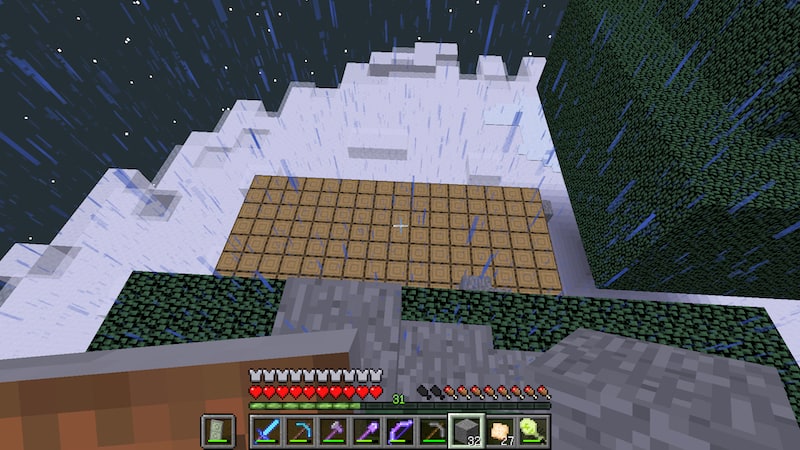Select the enchanted purple axe slot
Viewport: 800px width, 450px height.
pyautogui.click(x=333, y=430)
